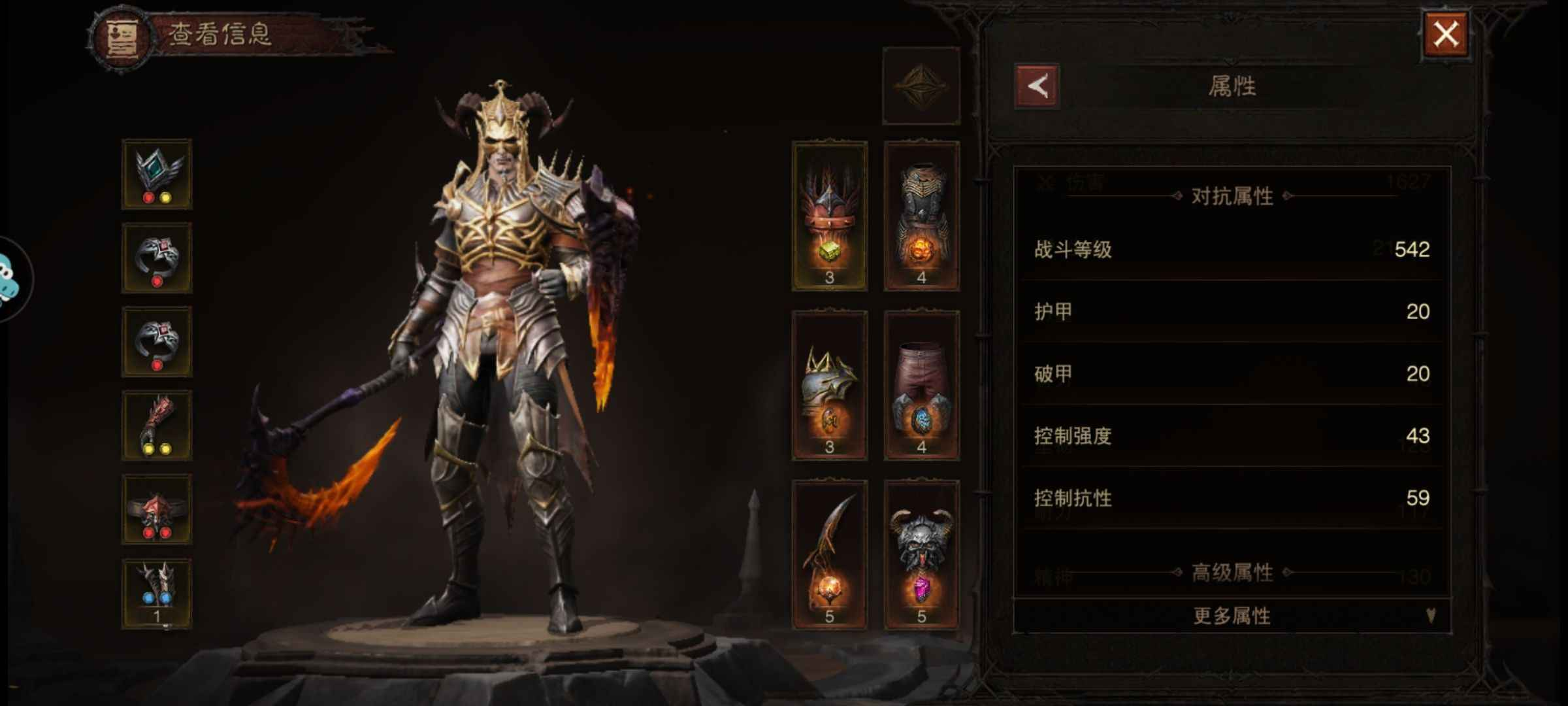1568x706 pixels.
Task: View the curved blade weapon slot
Action: (829, 554)
